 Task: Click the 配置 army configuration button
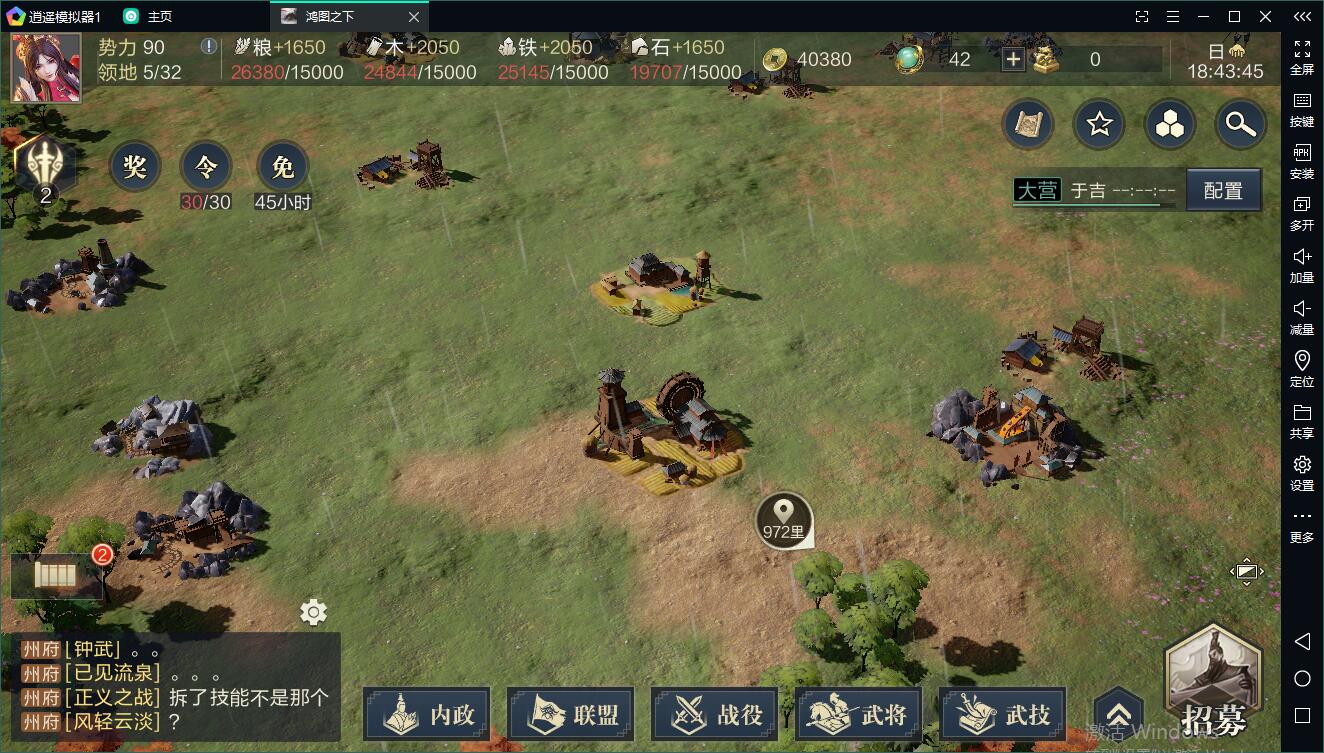coord(1223,190)
